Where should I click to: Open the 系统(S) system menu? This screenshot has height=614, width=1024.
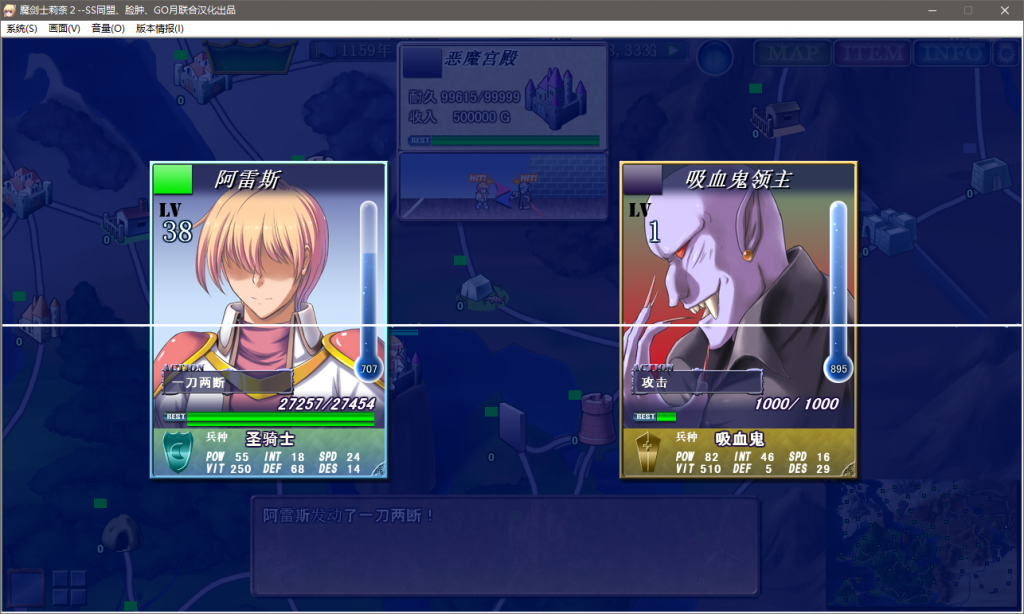pos(22,29)
